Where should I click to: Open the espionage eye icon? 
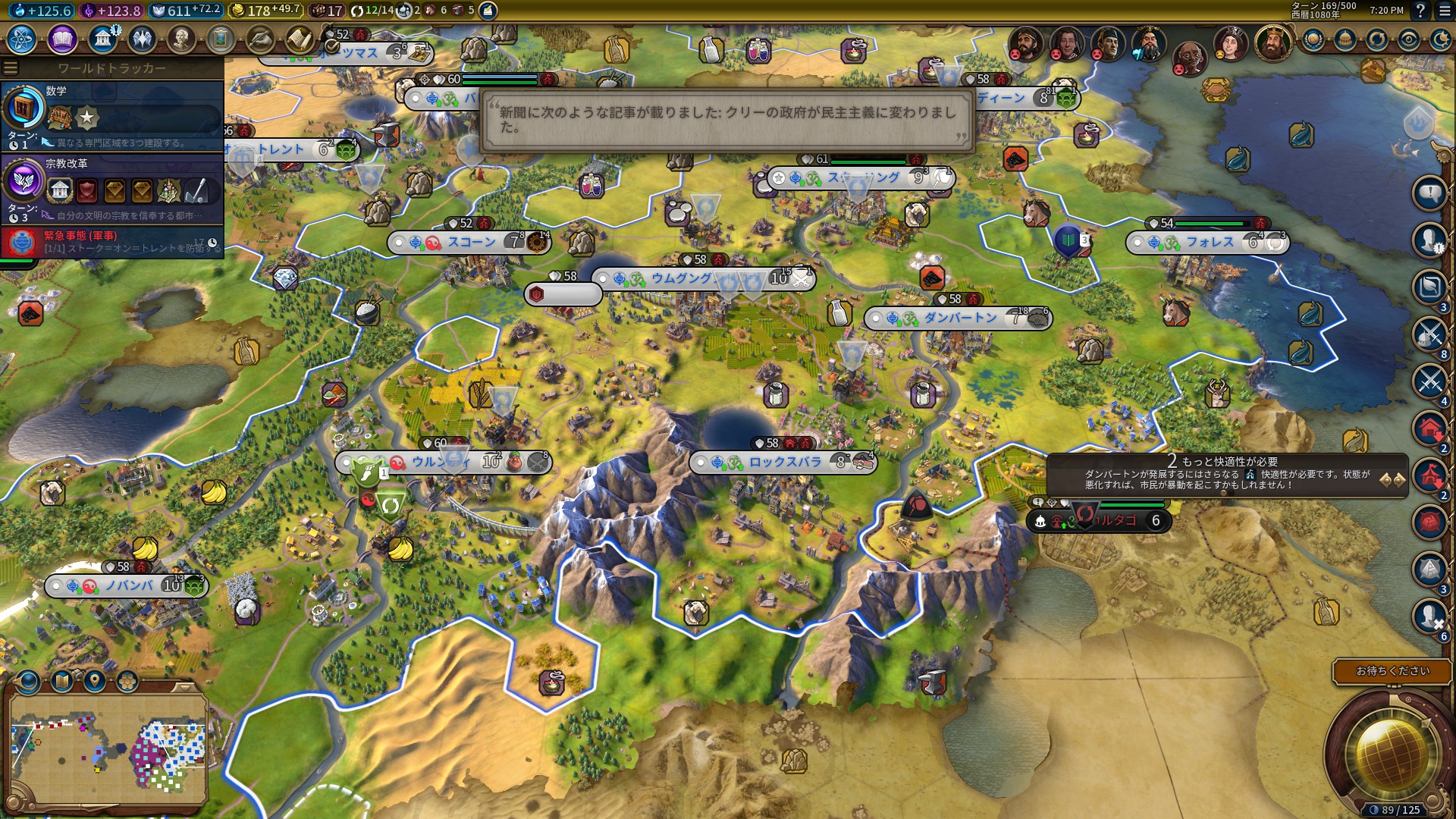1408,39
